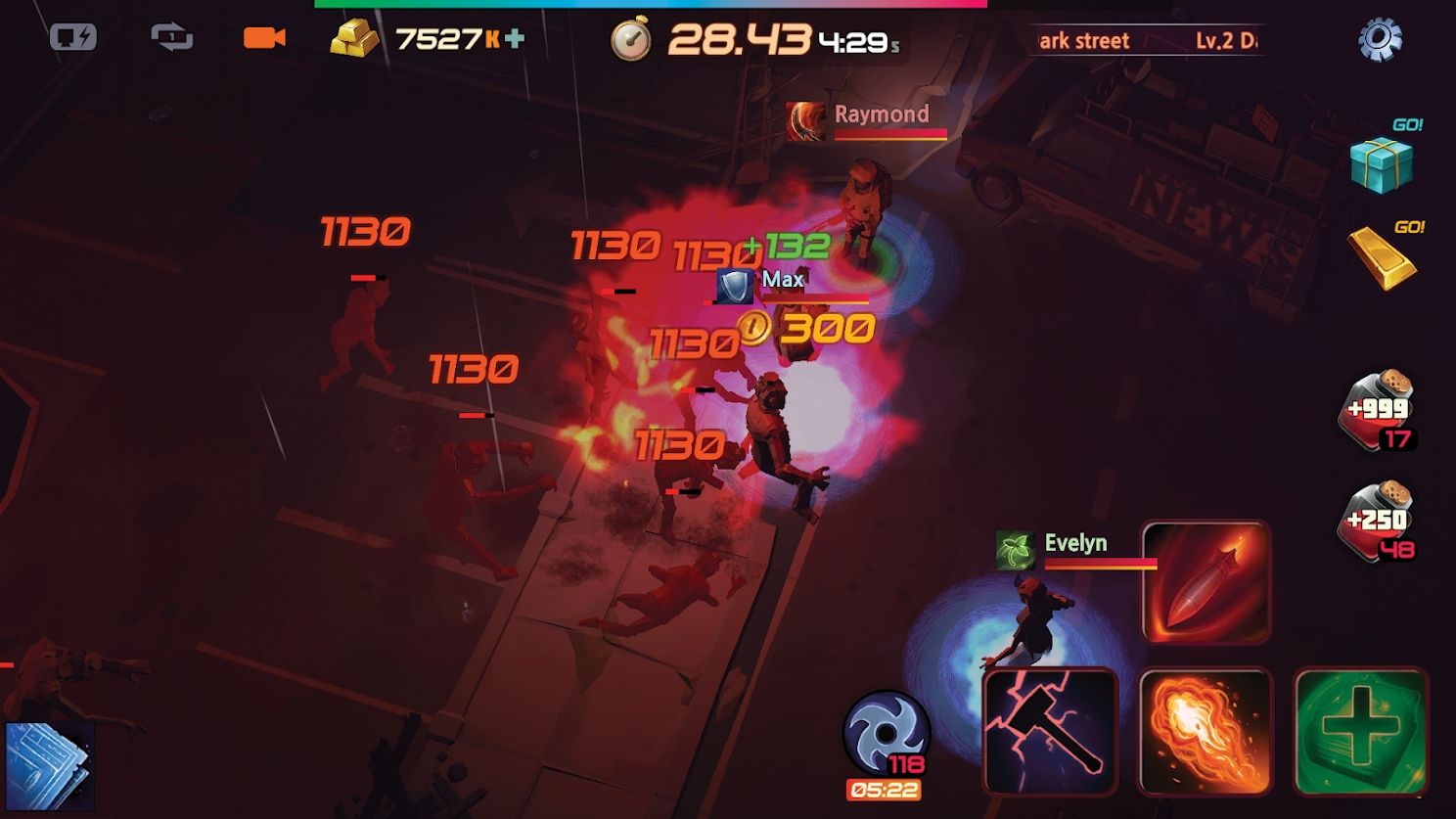Image resolution: width=1456 pixels, height=819 pixels.
Task: Tap the gold bars currency icon
Action: click(x=354, y=37)
